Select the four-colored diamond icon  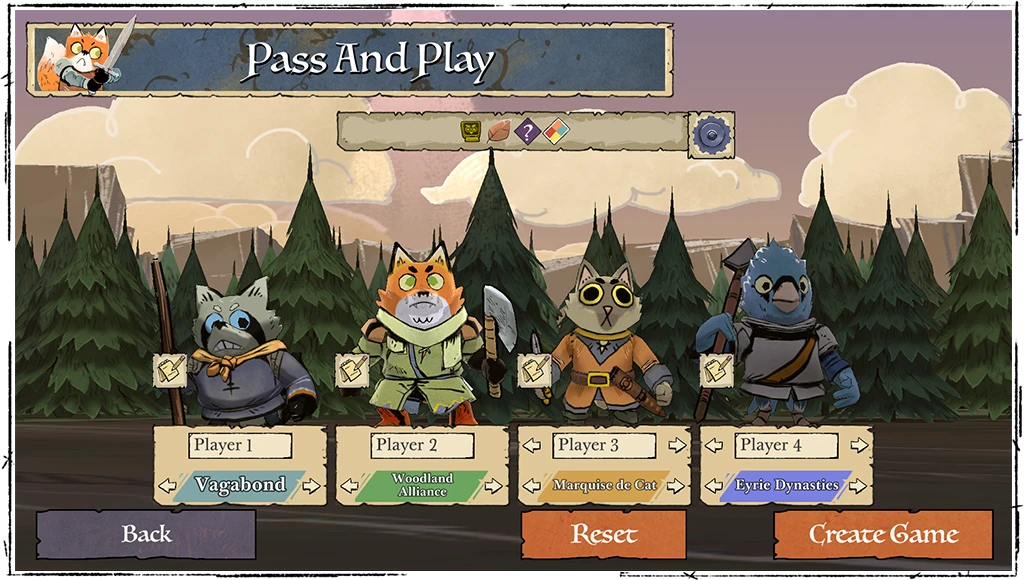[556, 131]
